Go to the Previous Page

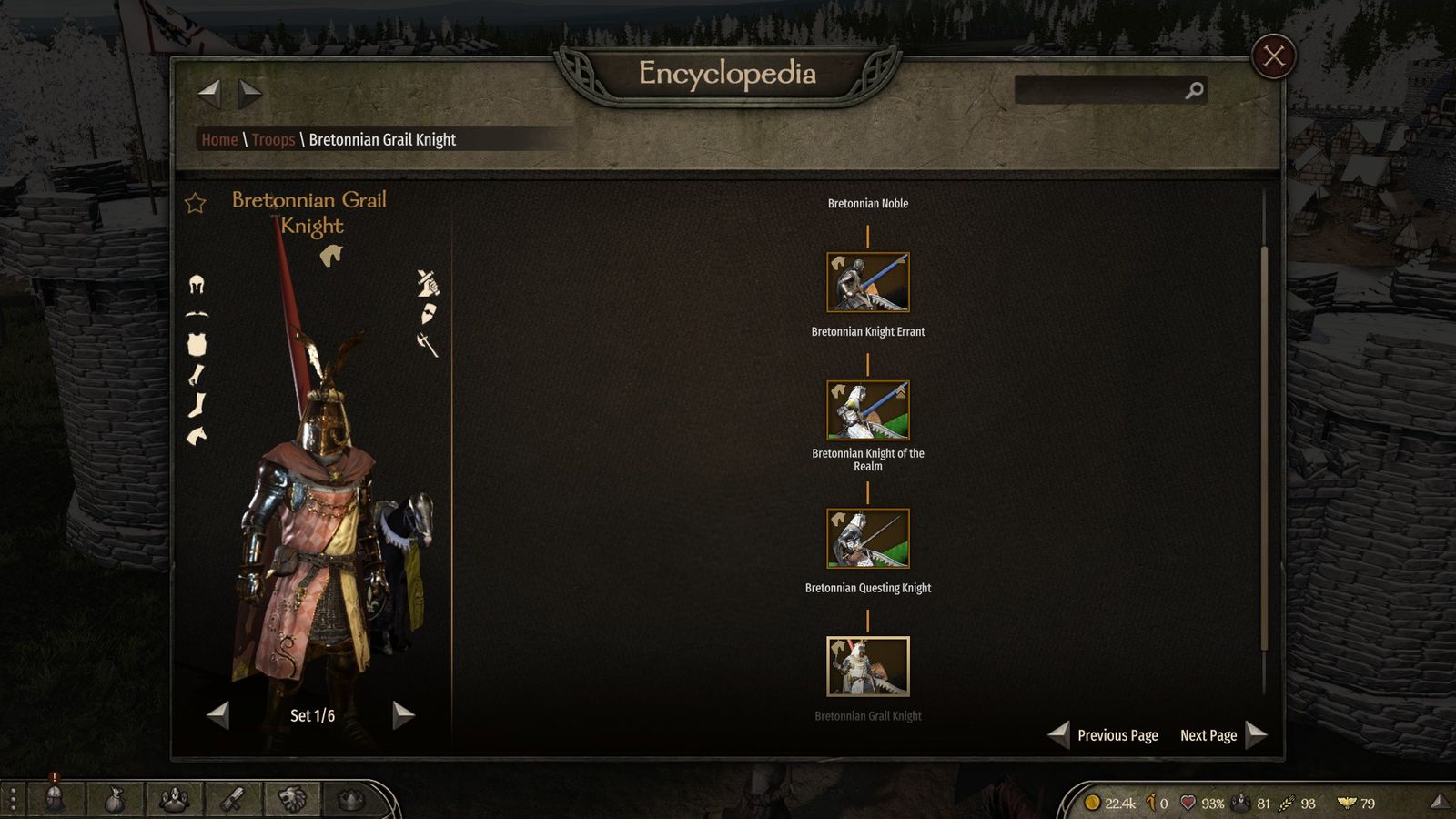(1105, 735)
